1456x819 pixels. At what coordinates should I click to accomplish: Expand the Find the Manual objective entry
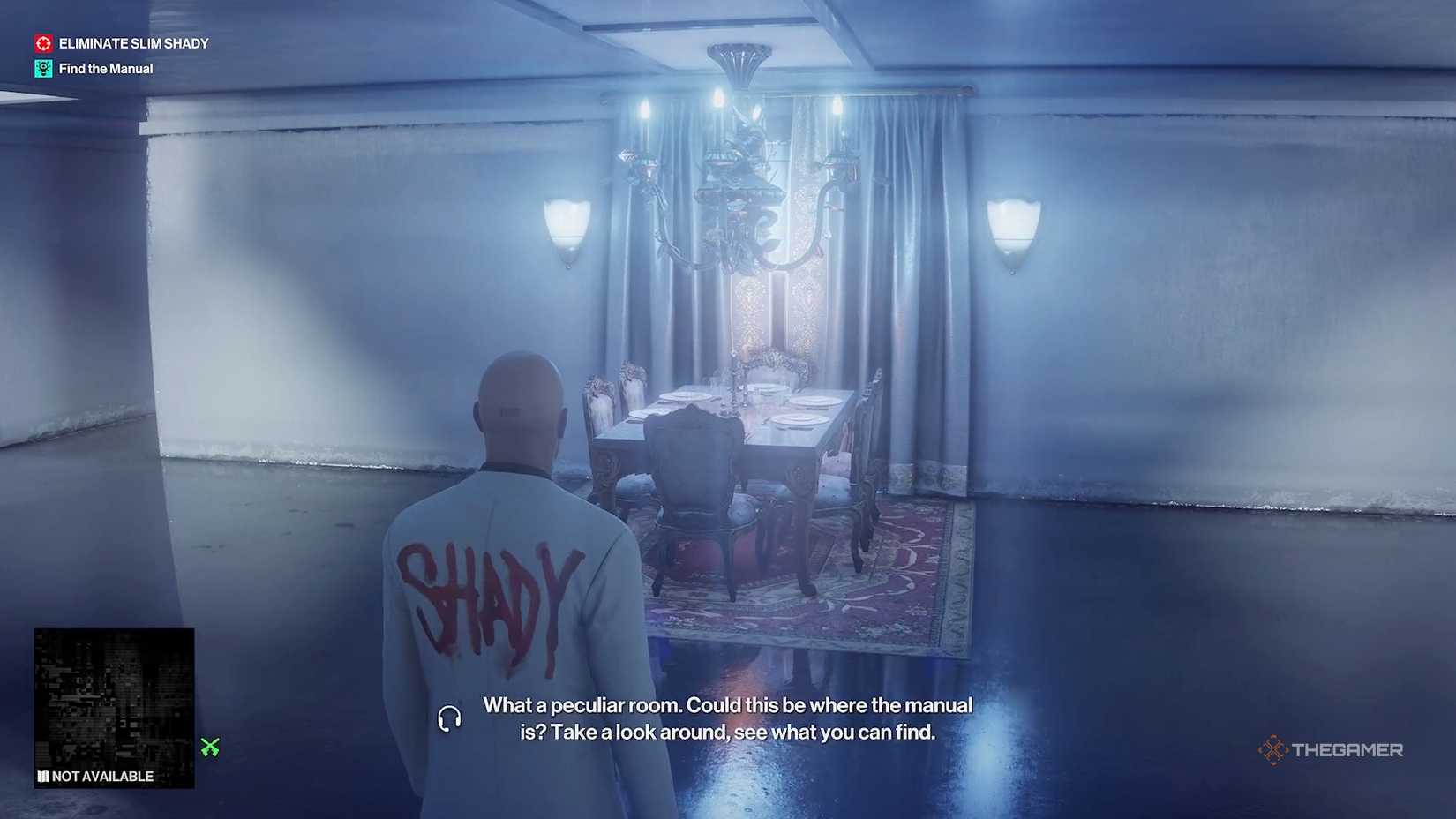106,68
